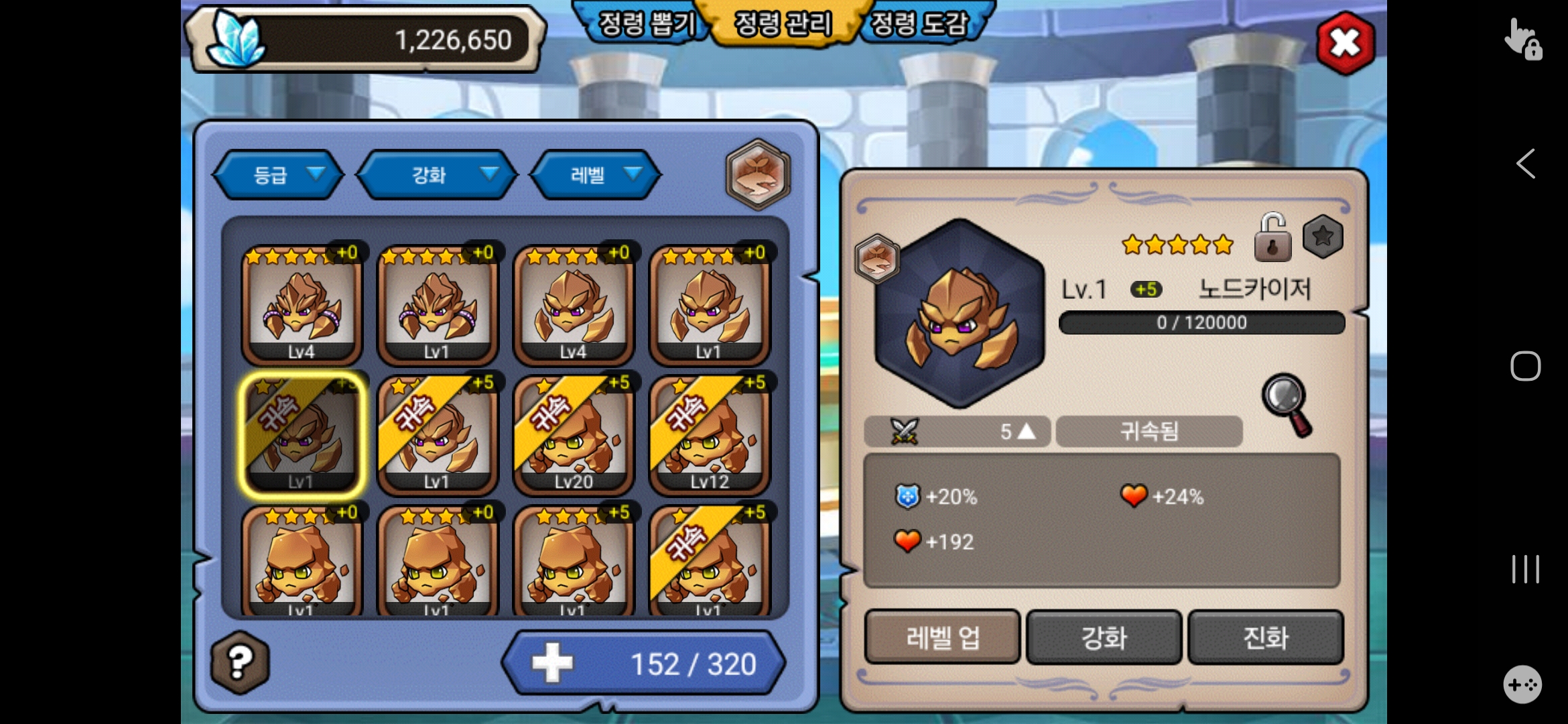Switch to the 정령 뽑기 tab

646,24
